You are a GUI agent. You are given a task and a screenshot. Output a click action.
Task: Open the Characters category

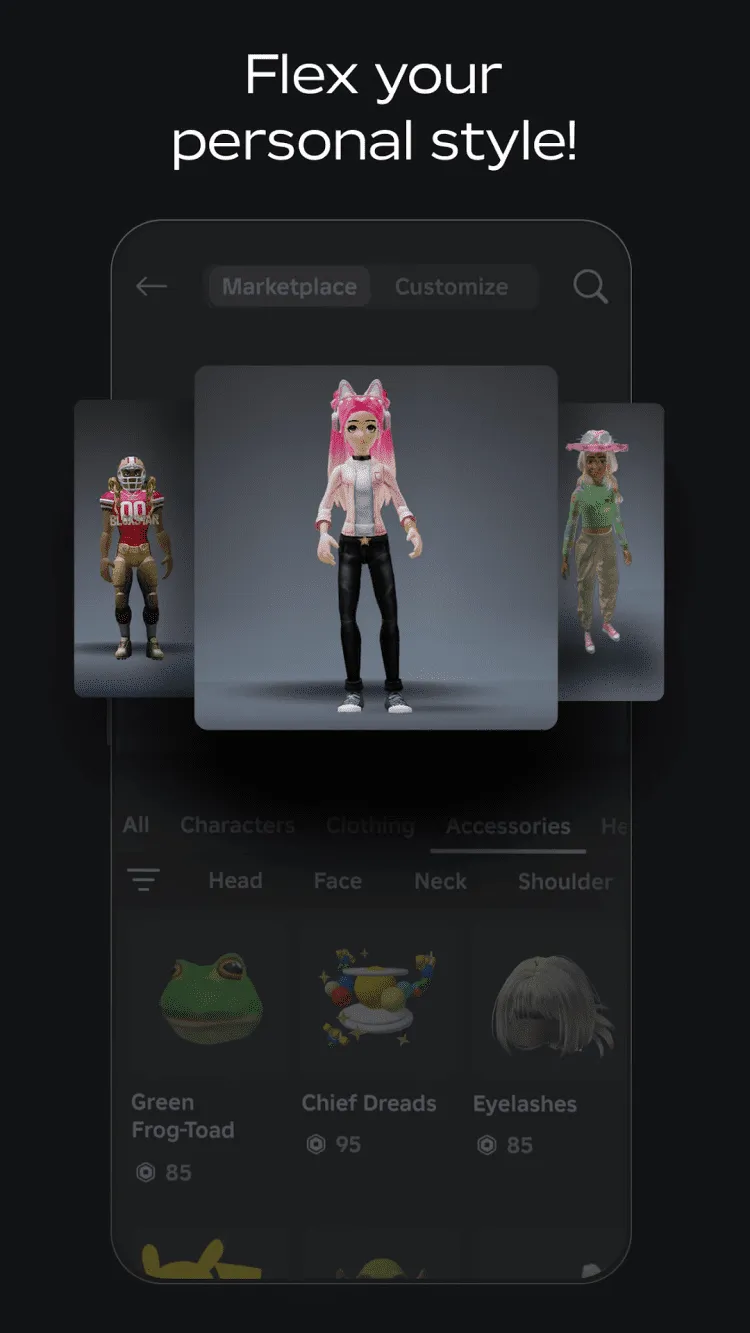pos(237,825)
